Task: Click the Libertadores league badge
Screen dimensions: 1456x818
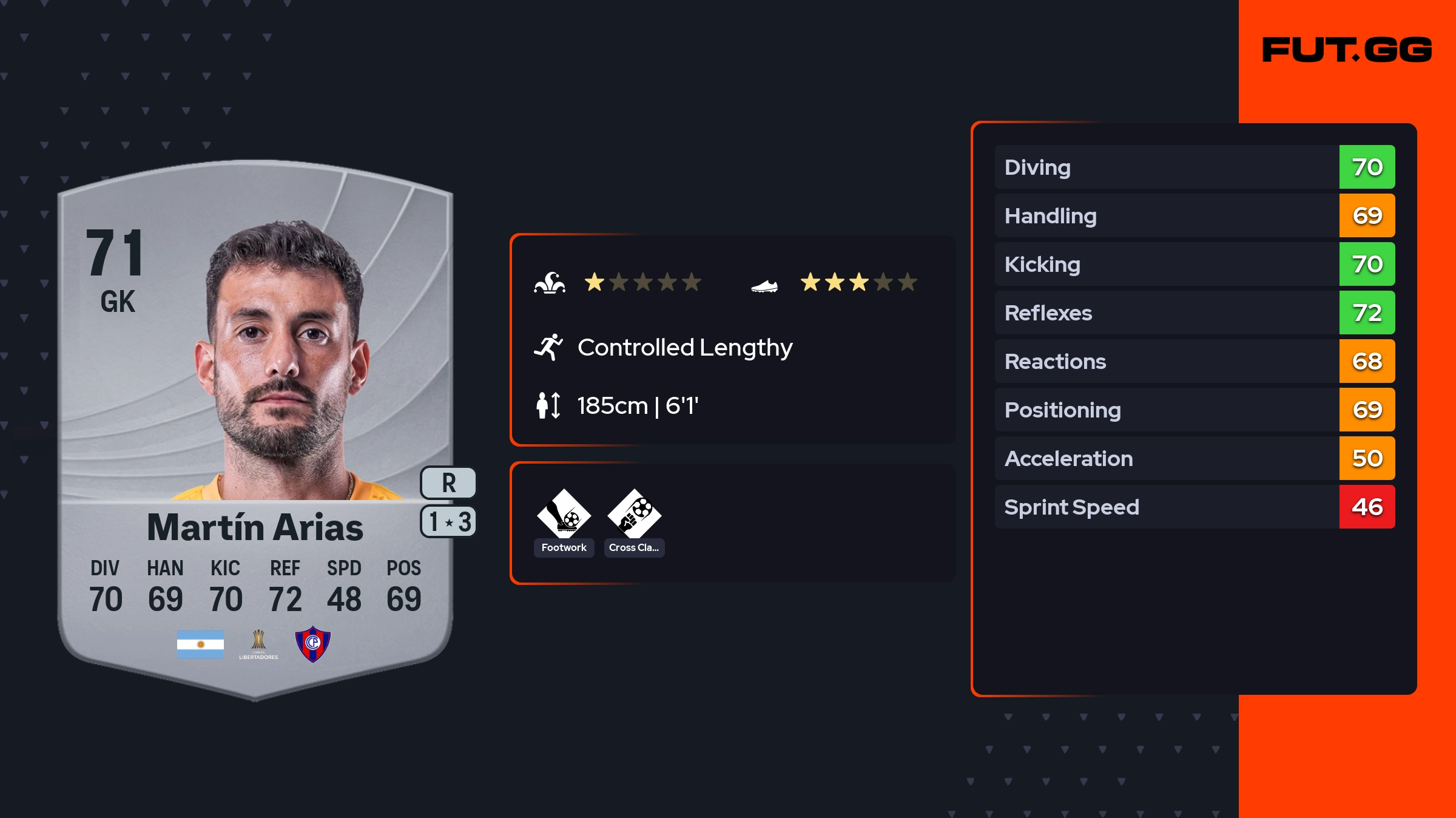Action: [x=258, y=644]
